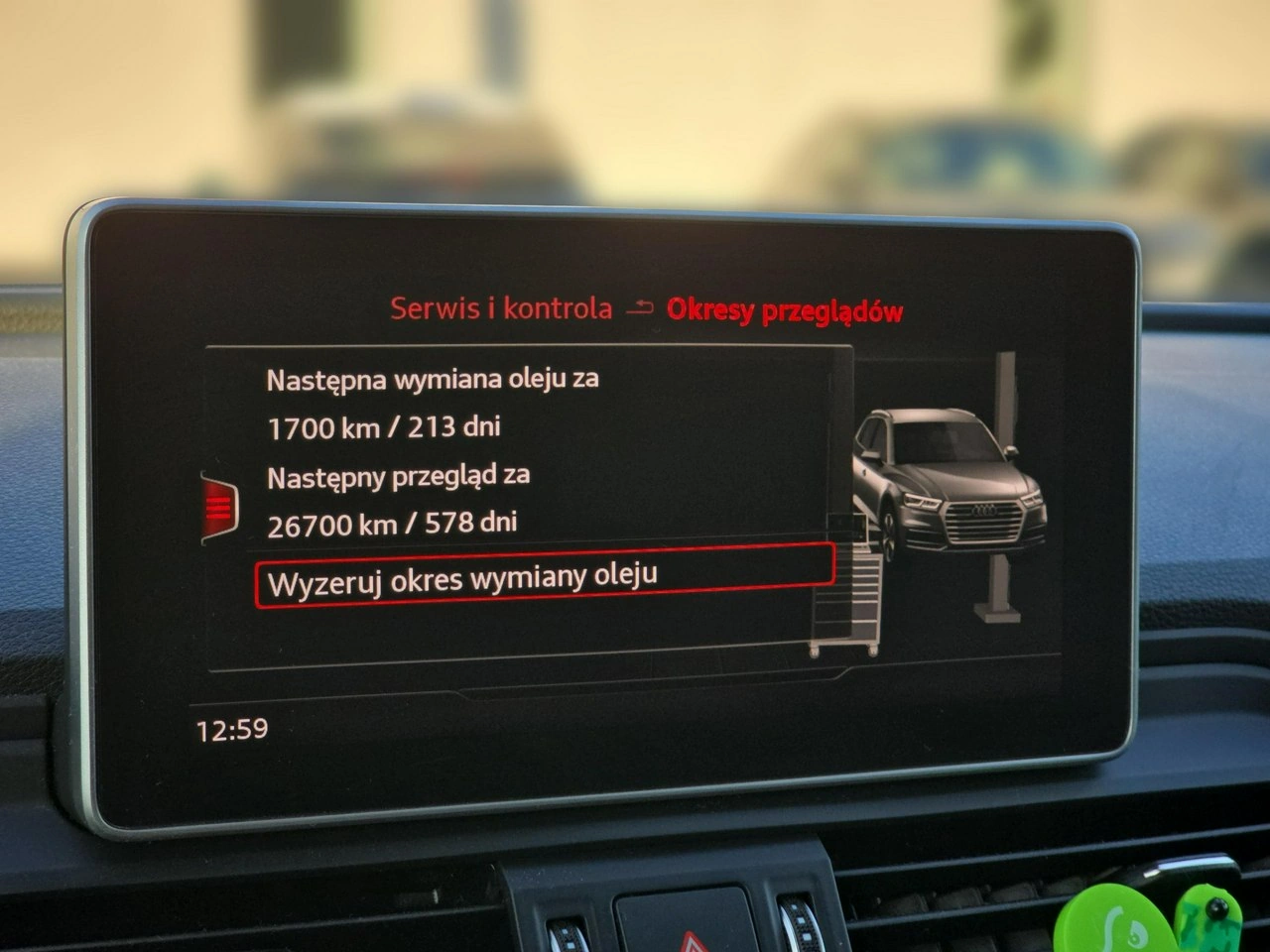This screenshot has width=1270, height=952.
Task: Select Następna wymiana oleju za row
Action: (x=434, y=378)
